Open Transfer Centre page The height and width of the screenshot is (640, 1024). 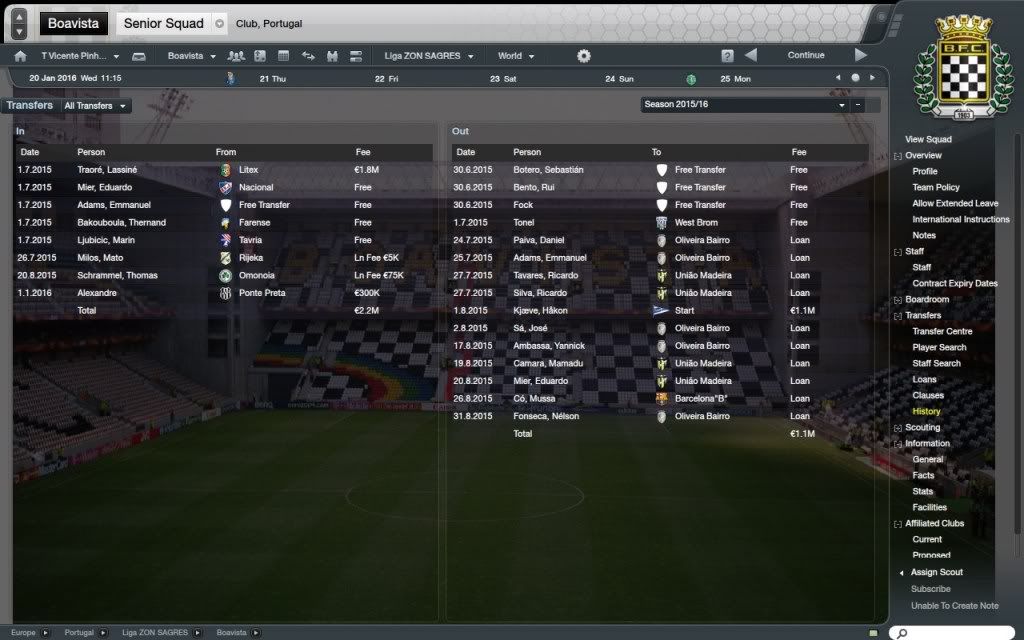click(x=942, y=331)
